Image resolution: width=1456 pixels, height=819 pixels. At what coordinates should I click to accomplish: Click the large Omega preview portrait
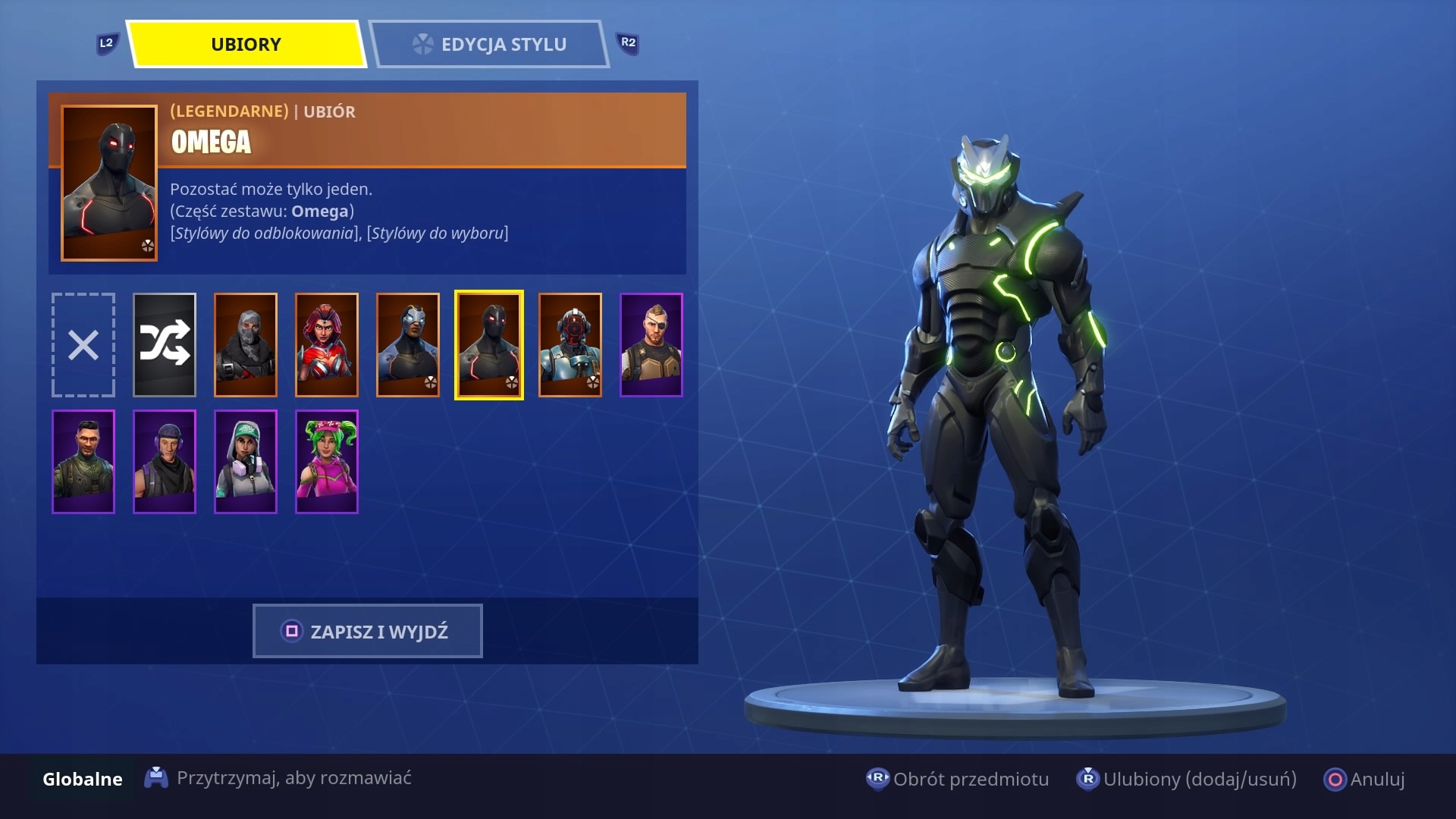[x=109, y=183]
